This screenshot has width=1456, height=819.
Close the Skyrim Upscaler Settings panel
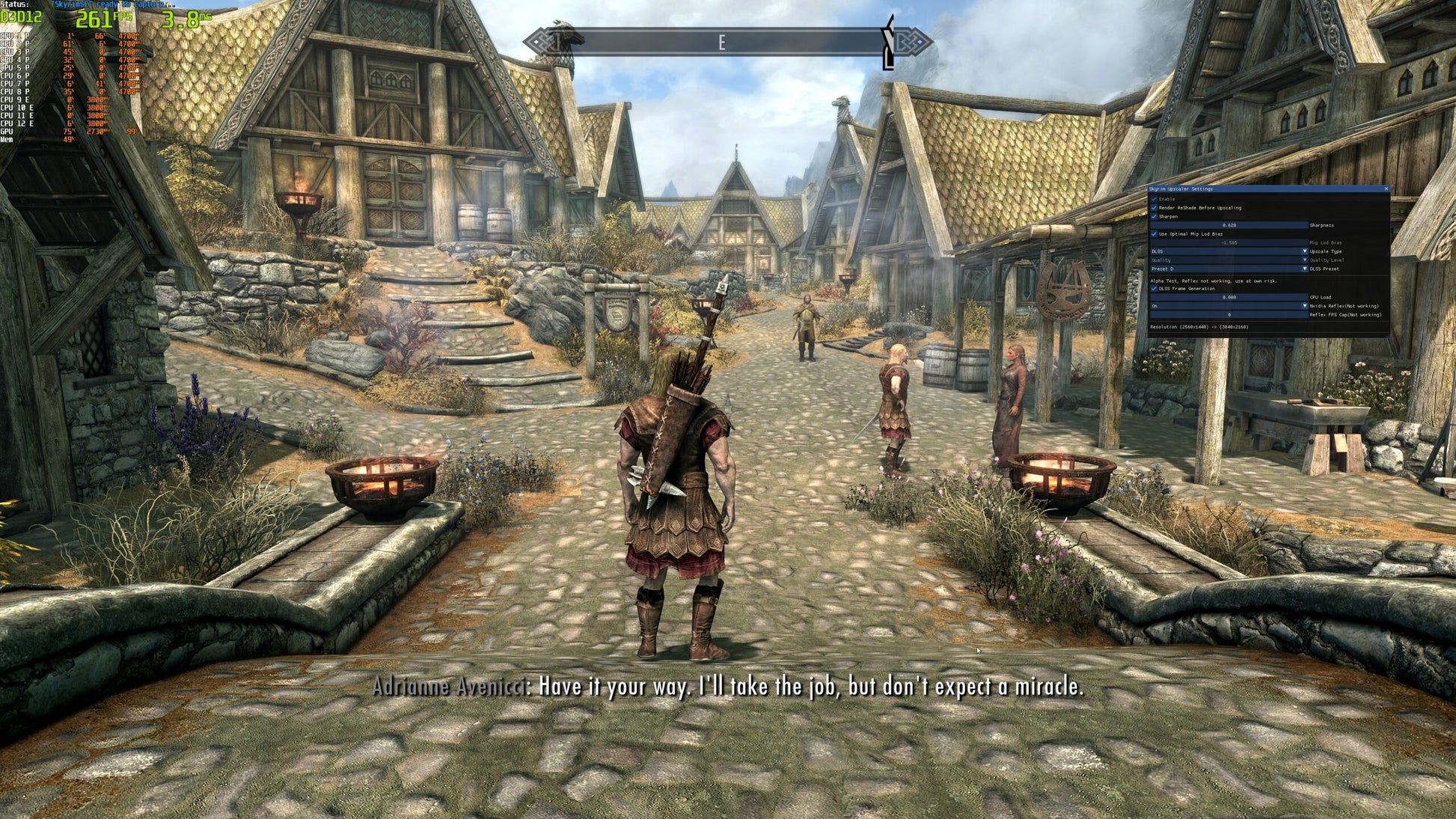point(1386,188)
